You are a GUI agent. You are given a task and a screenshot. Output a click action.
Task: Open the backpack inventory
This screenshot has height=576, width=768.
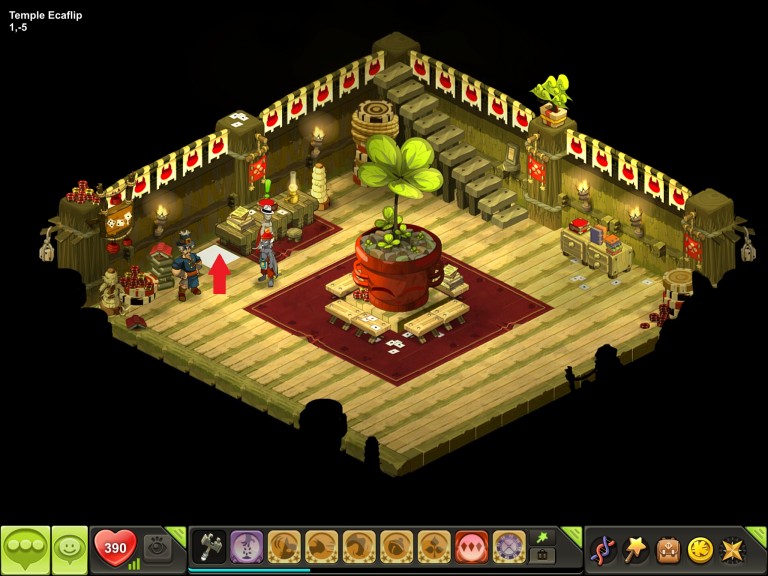pyautogui.click(x=668, y=549)
